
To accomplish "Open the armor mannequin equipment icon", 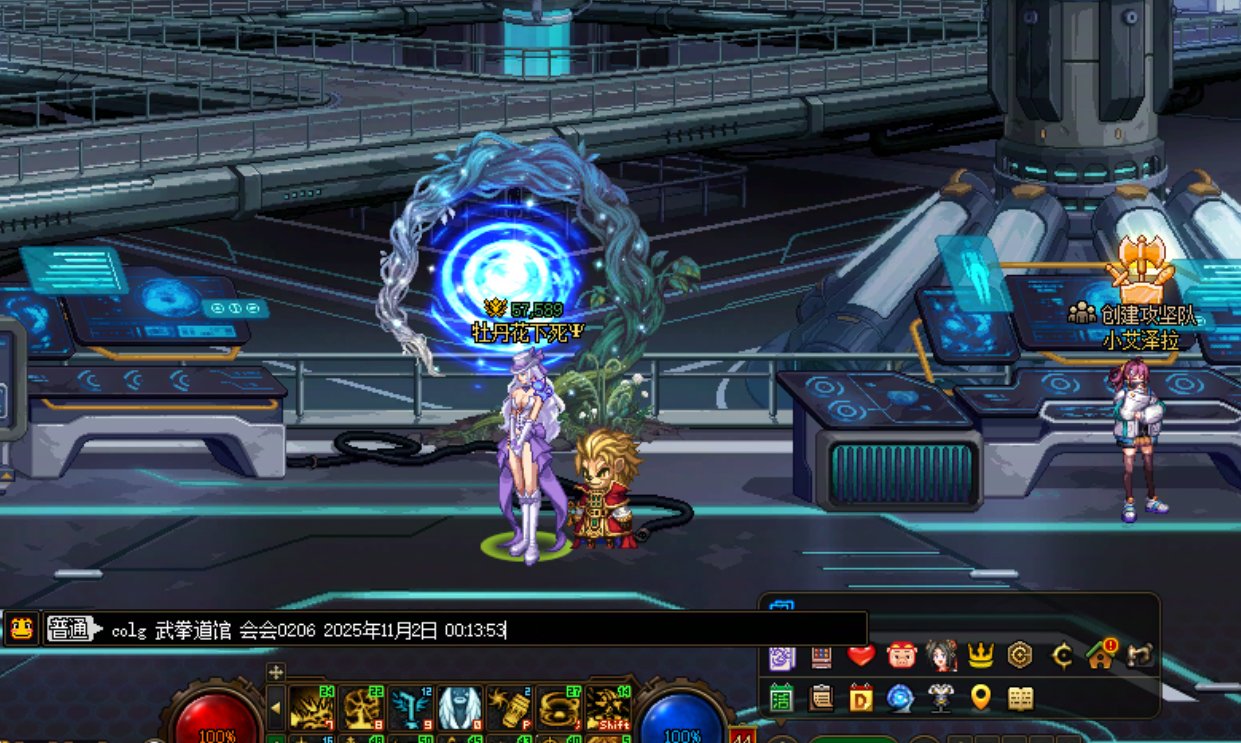I will point(940,698).
